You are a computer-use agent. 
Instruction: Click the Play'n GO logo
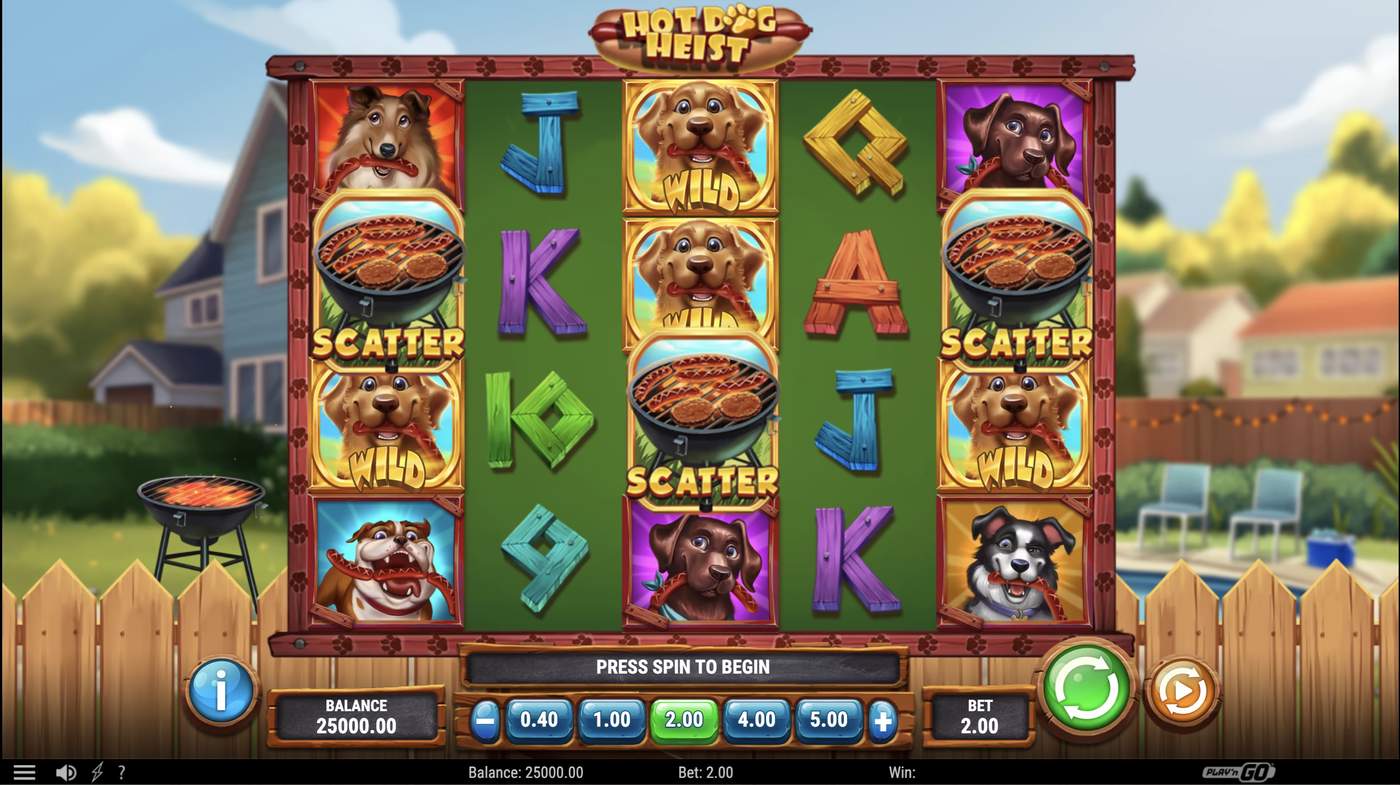[1240, 771]
